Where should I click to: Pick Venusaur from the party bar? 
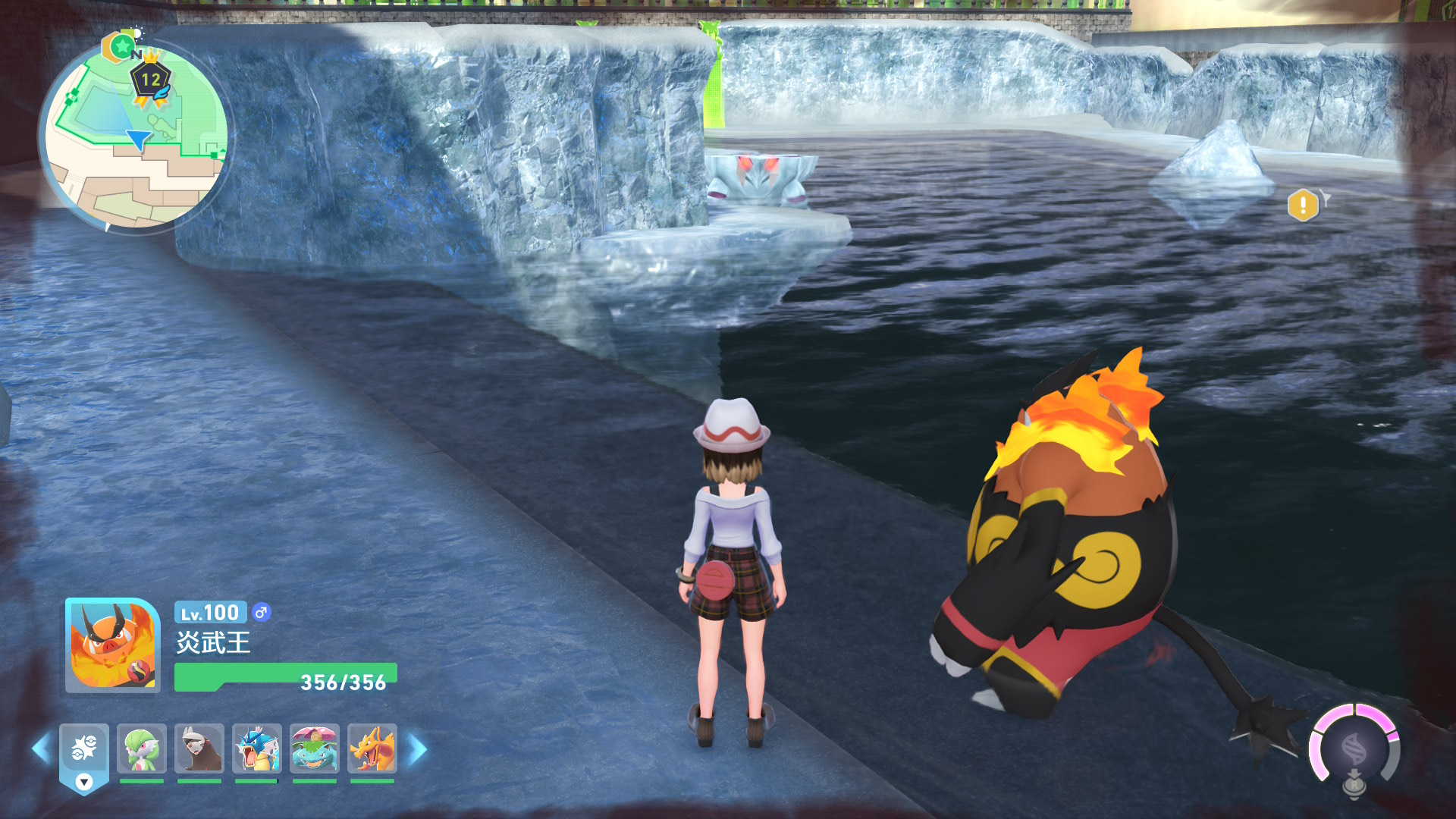pyautogui.click(x=315, y=750)
